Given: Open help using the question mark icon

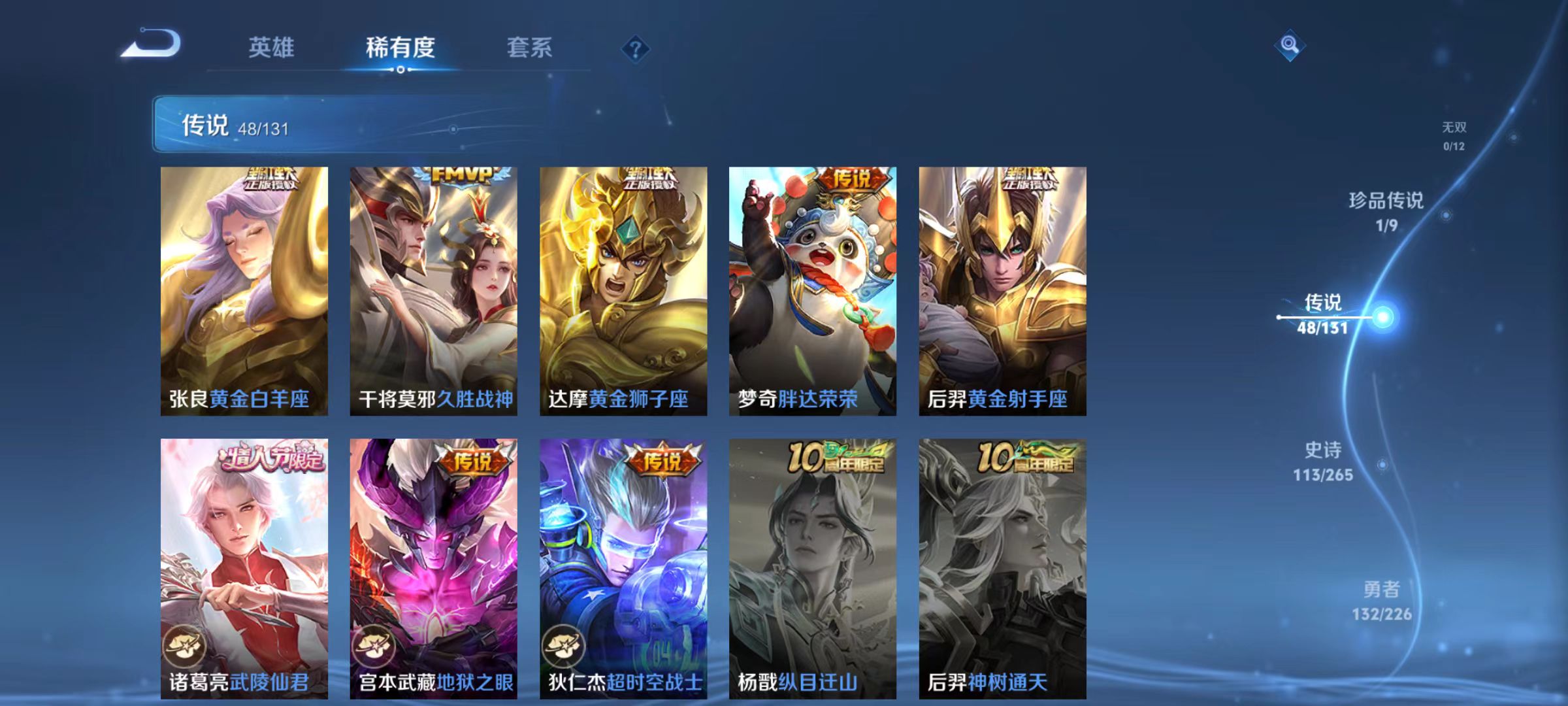Looking at the screenshot, I should pyautogui.click(x=634, y=48).
